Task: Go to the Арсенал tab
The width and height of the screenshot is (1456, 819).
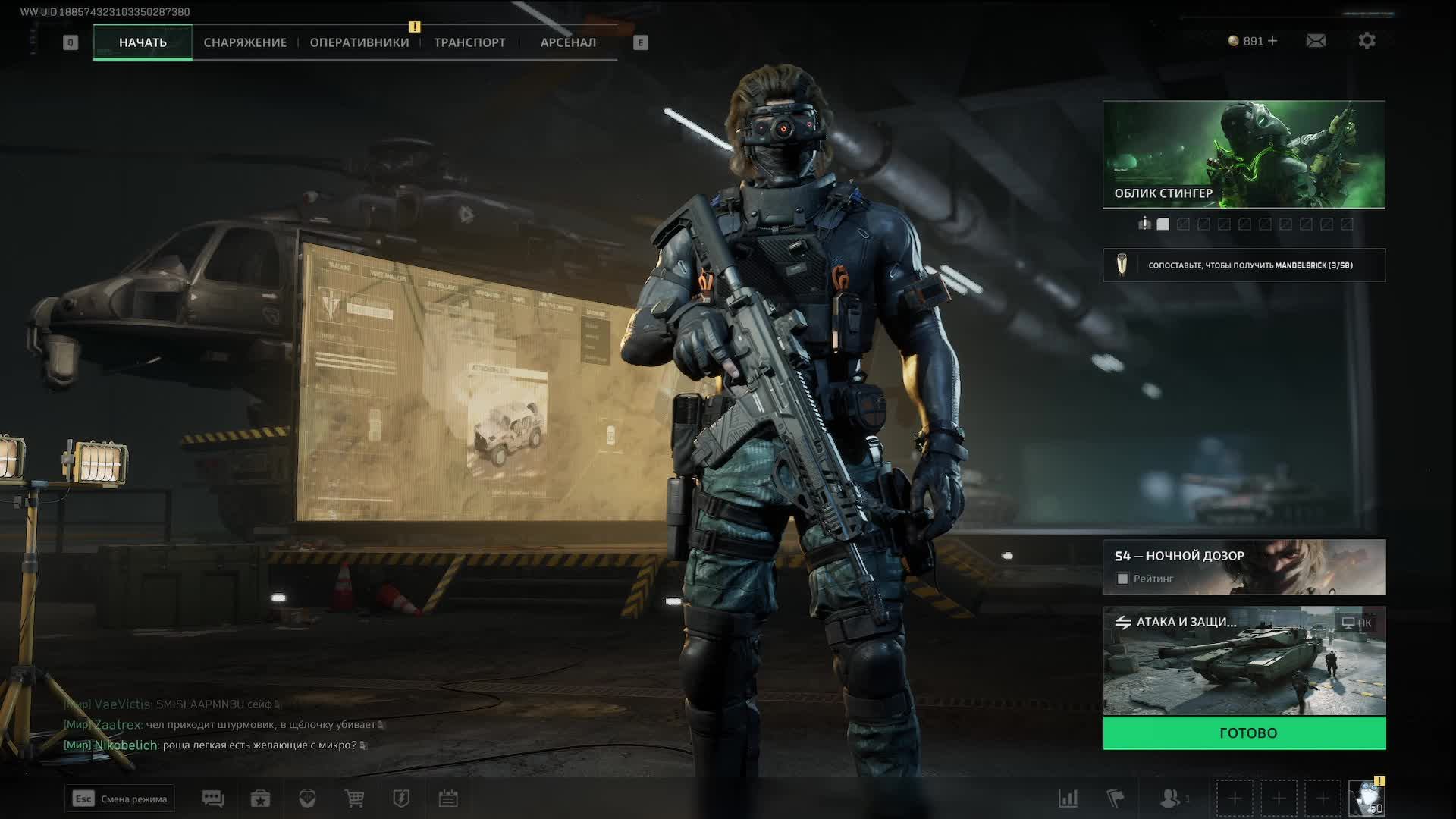Action: coord(568,42)
